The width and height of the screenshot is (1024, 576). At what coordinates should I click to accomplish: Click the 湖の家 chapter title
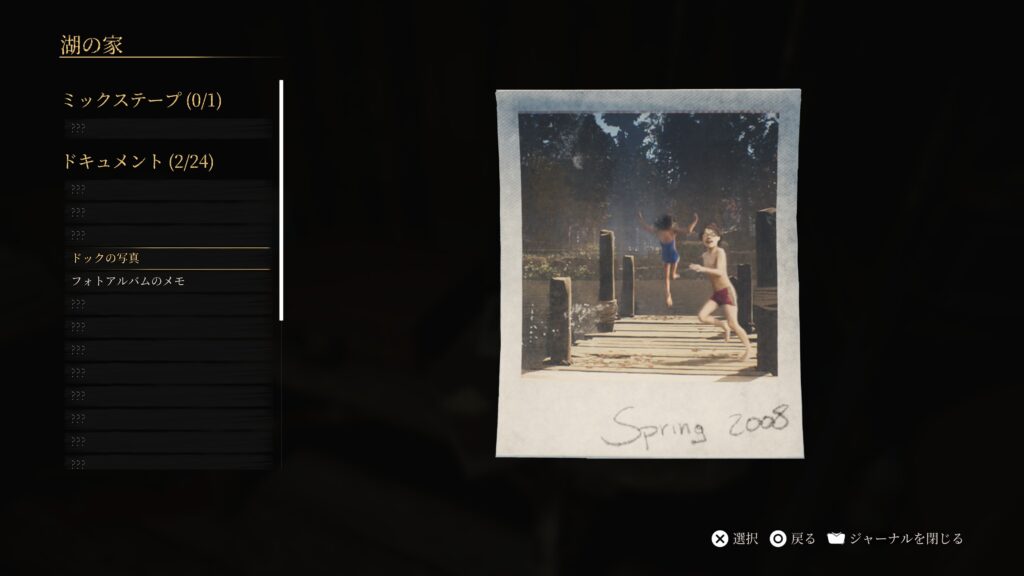[91, 44]
